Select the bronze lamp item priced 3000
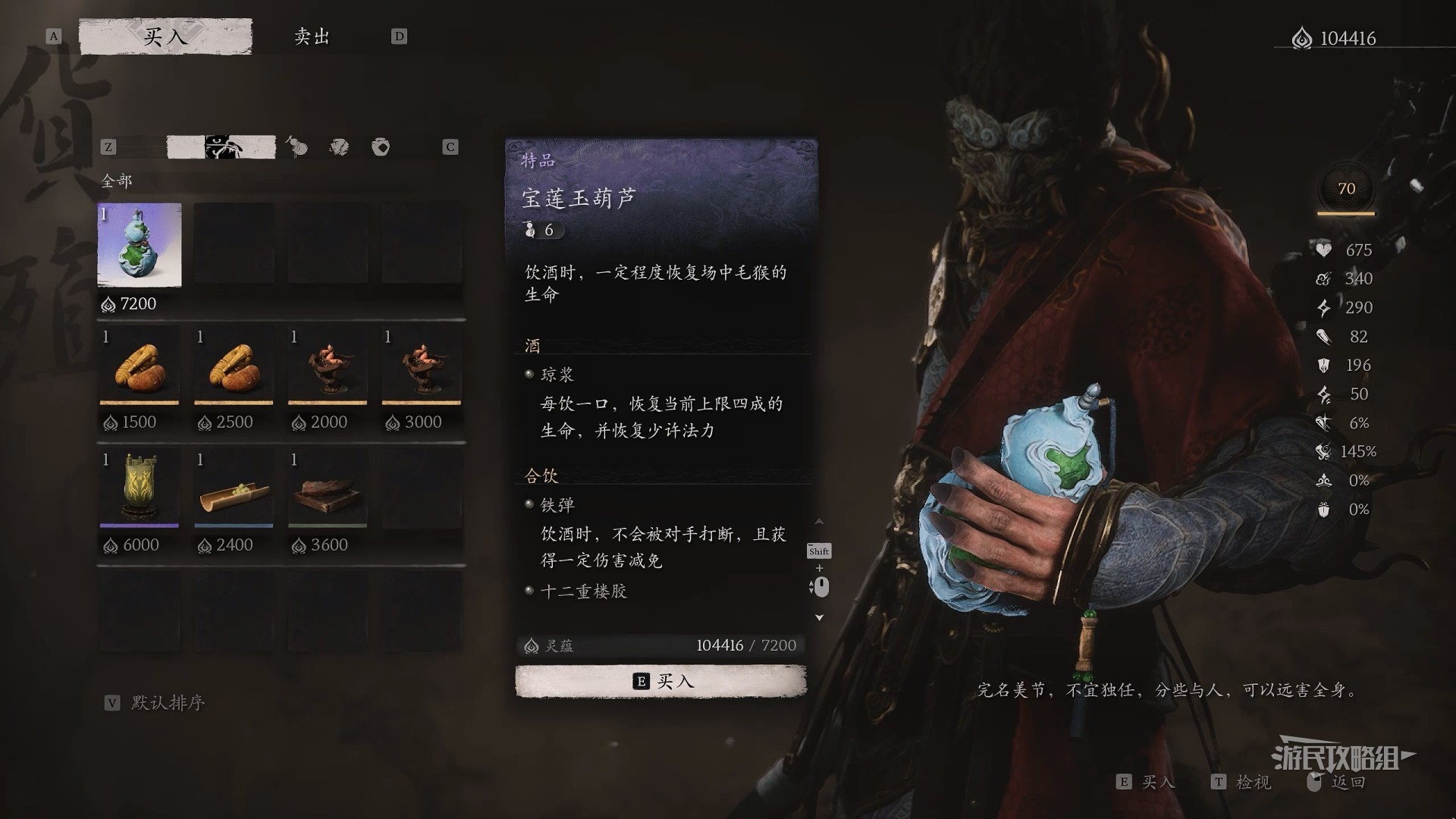 point(422,367)
